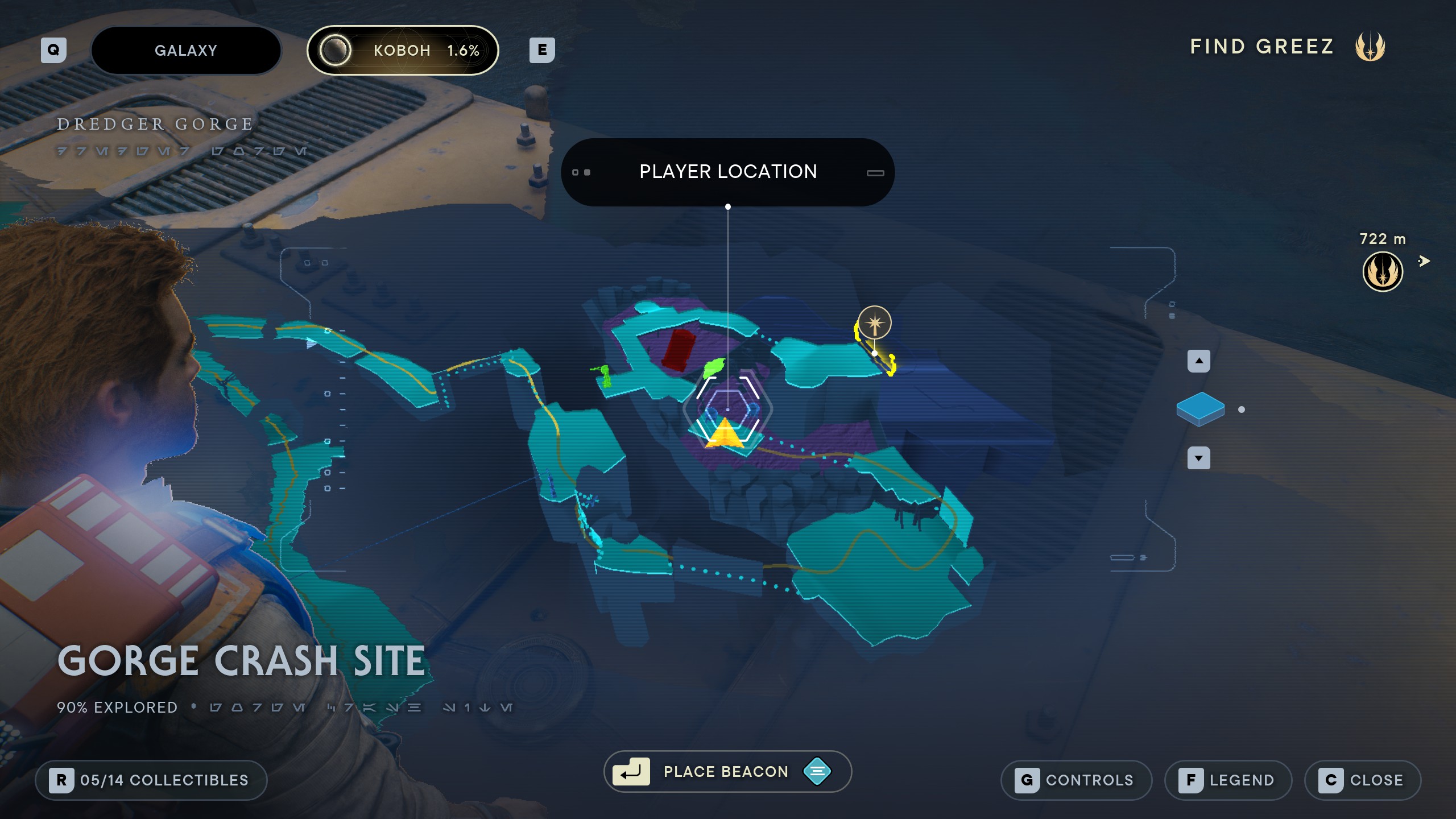Move map down one floor level
This screenshot has height=819, width=1456.
pos(1199,458)
